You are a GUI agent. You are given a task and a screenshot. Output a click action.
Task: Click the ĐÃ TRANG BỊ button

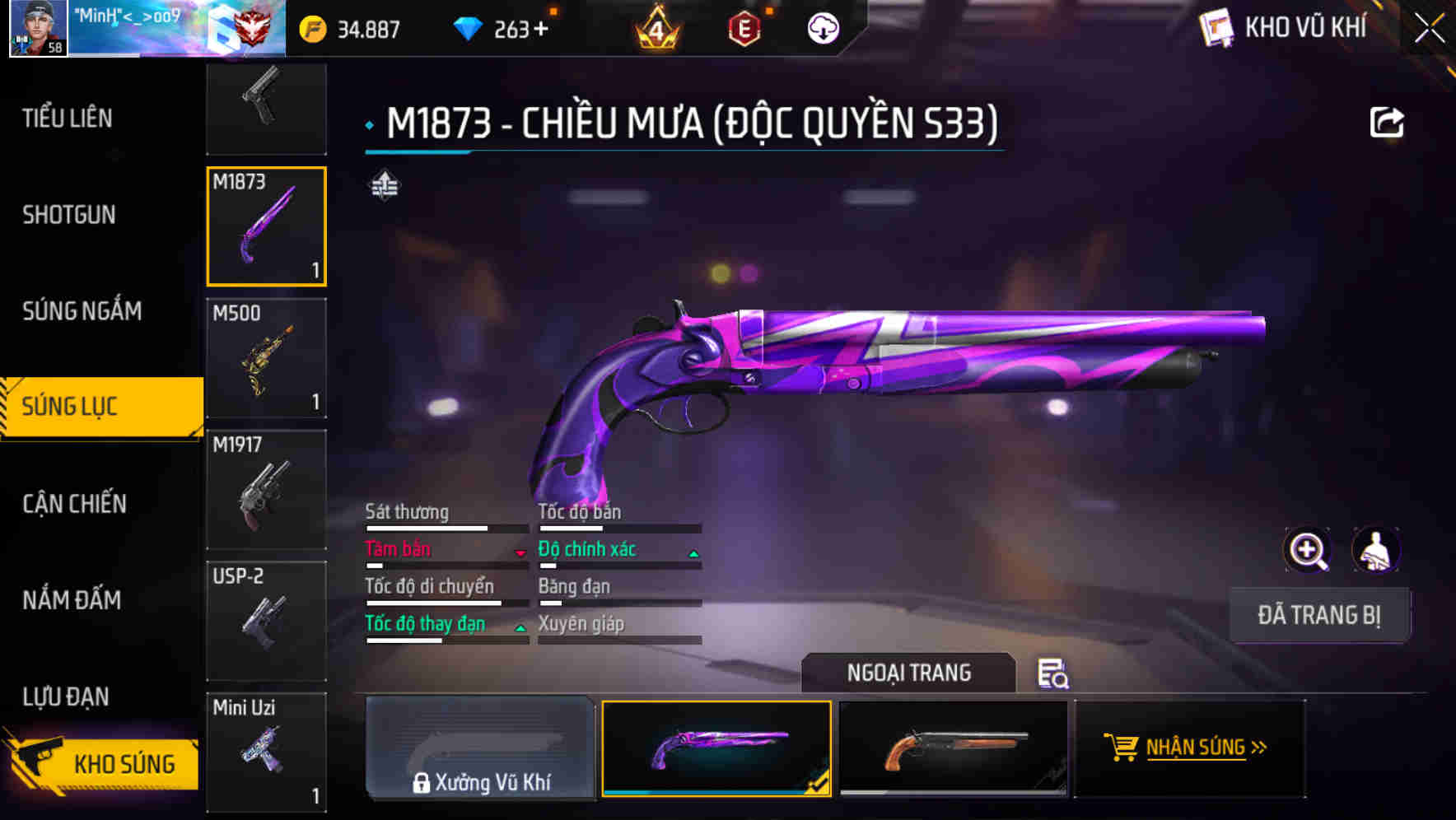coord(1319,614)
